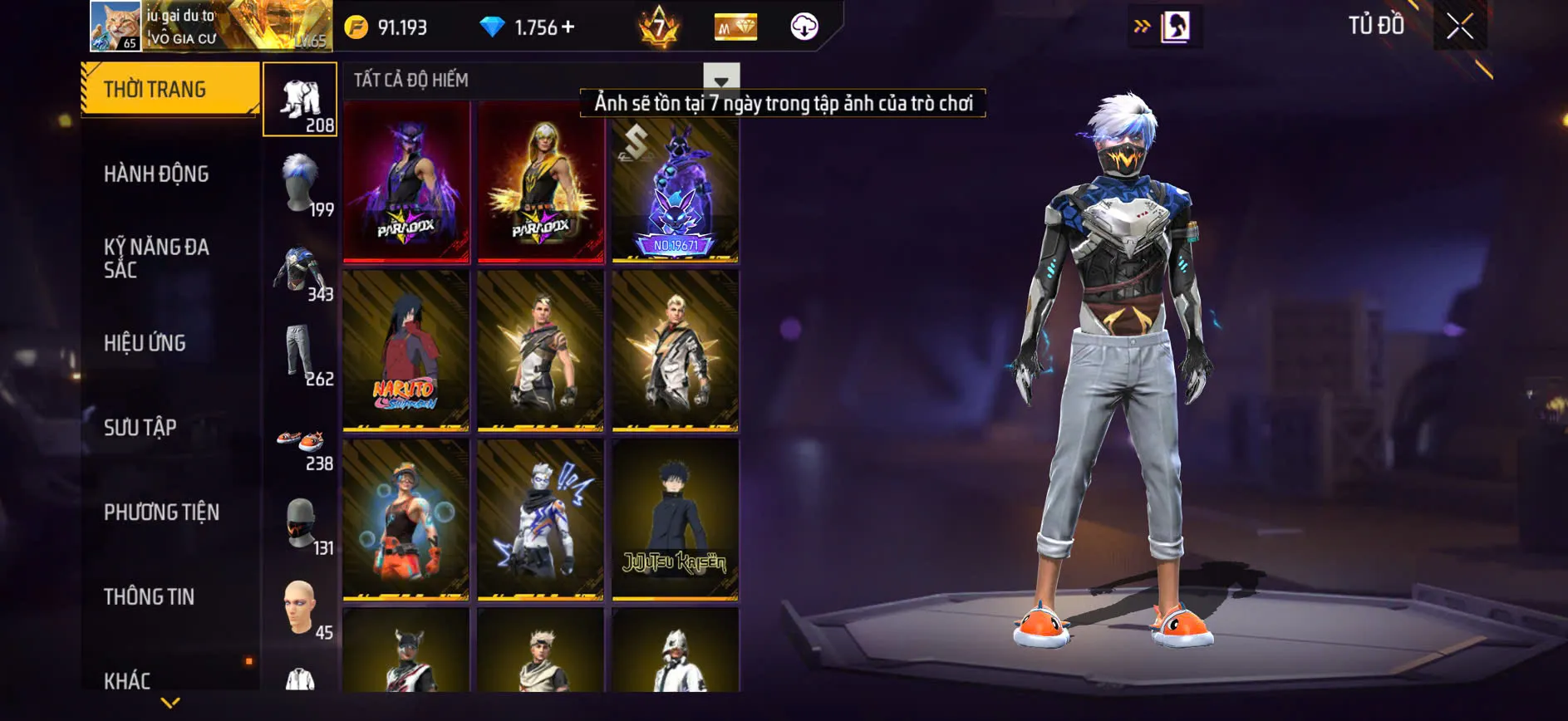This screenshot has height=721, width=1568.
Task: Select the PHƯƠNG TIỆN menu item
Action: (160, 513)
